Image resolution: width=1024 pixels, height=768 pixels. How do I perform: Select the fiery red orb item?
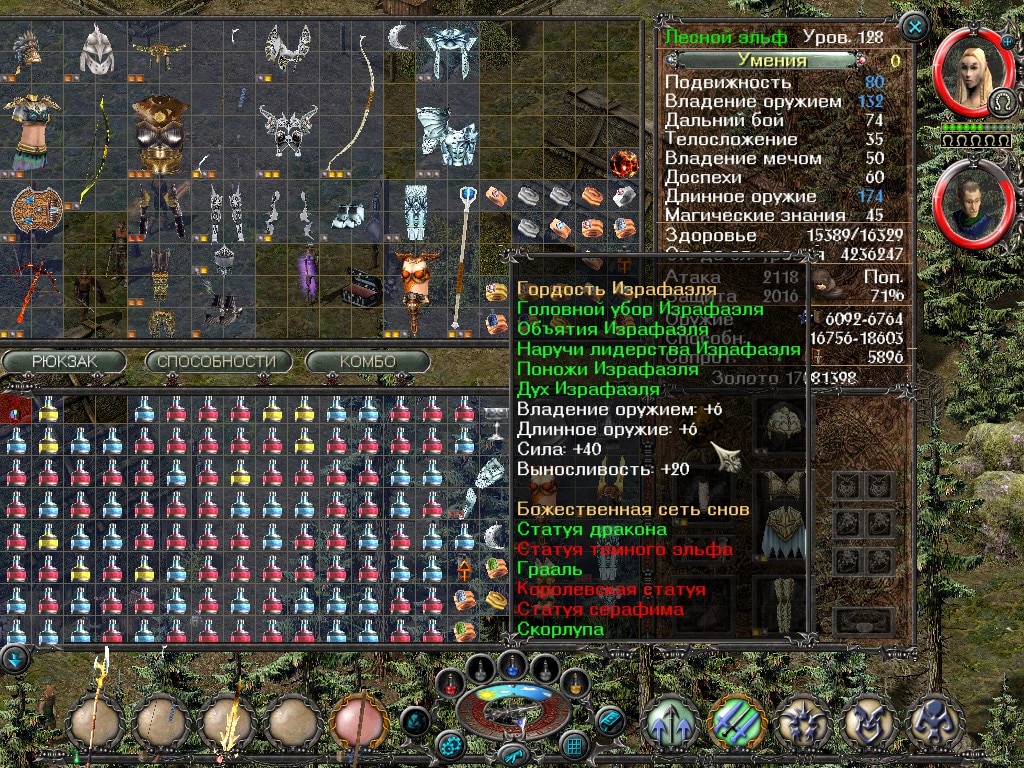coord(624,161)
